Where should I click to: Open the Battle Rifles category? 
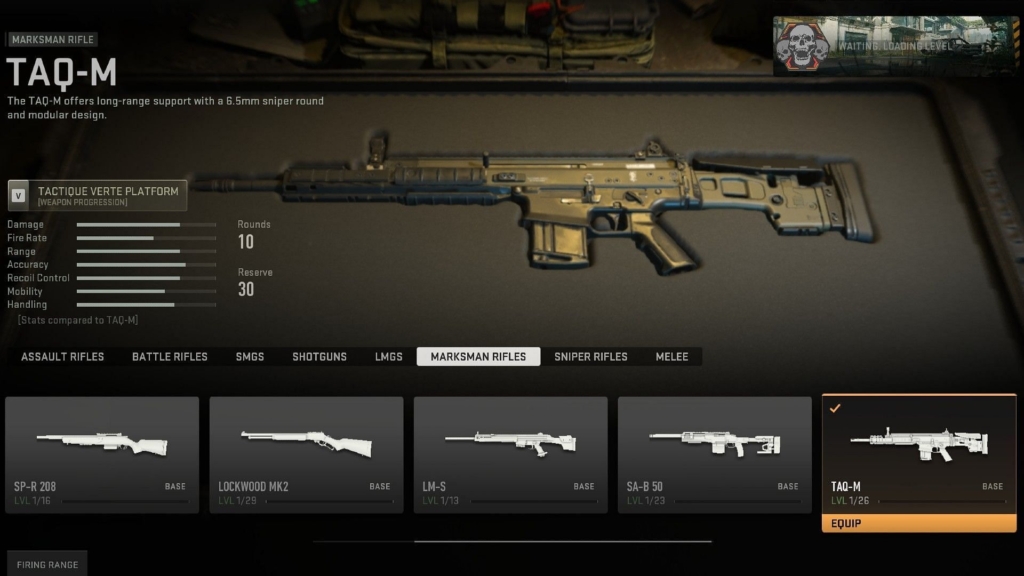pyautogui.click(x=170, y=357)
